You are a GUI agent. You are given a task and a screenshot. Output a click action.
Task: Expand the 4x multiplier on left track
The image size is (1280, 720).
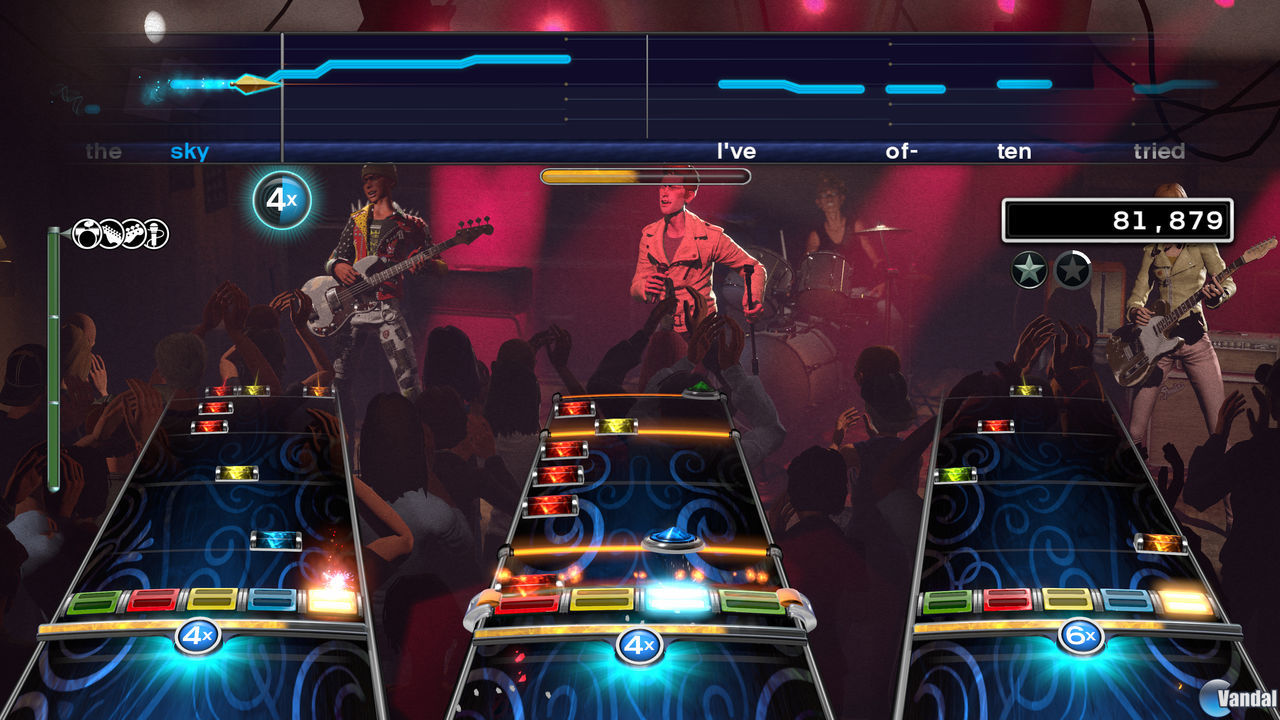(196, 636)
